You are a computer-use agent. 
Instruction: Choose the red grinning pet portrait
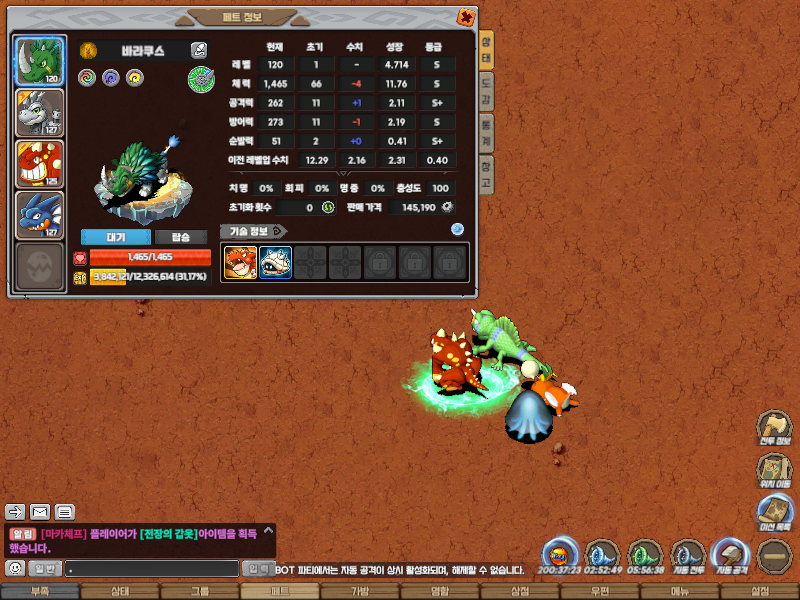click(x=39, y=164)
